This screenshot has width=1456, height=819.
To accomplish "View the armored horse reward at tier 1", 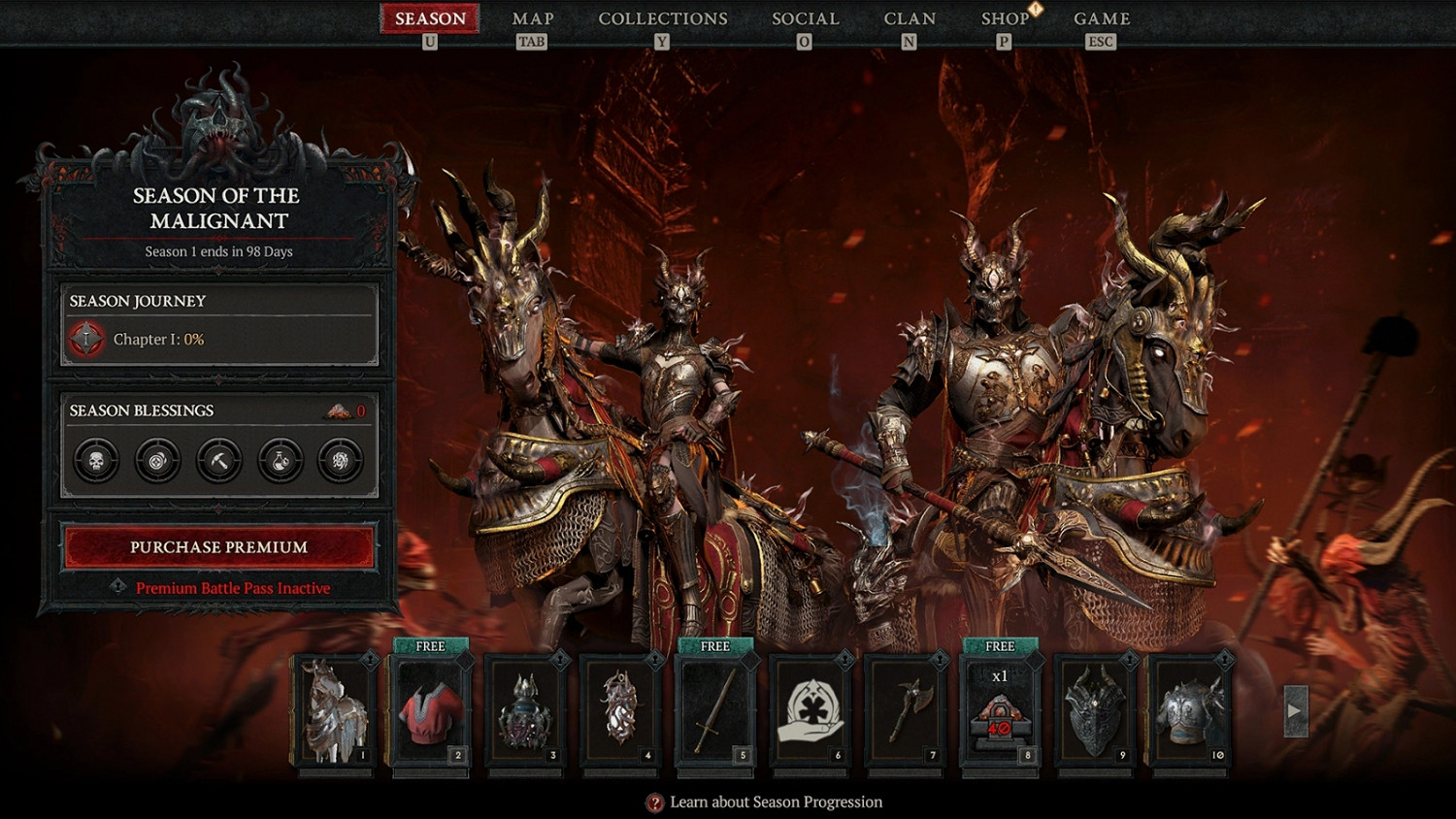I will (x=335, y=710).
